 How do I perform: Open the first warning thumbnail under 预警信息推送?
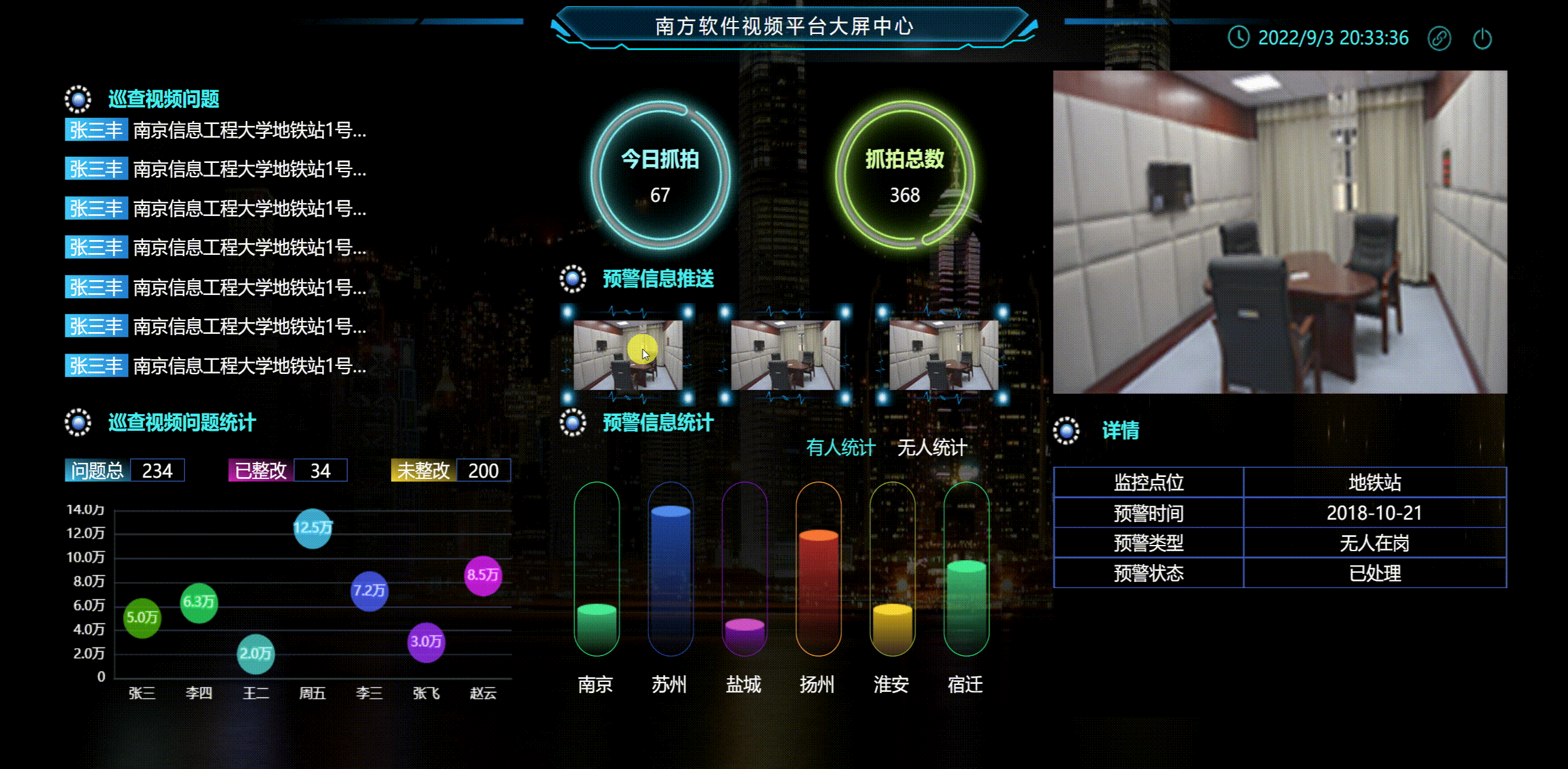click(x=629, y=354)
